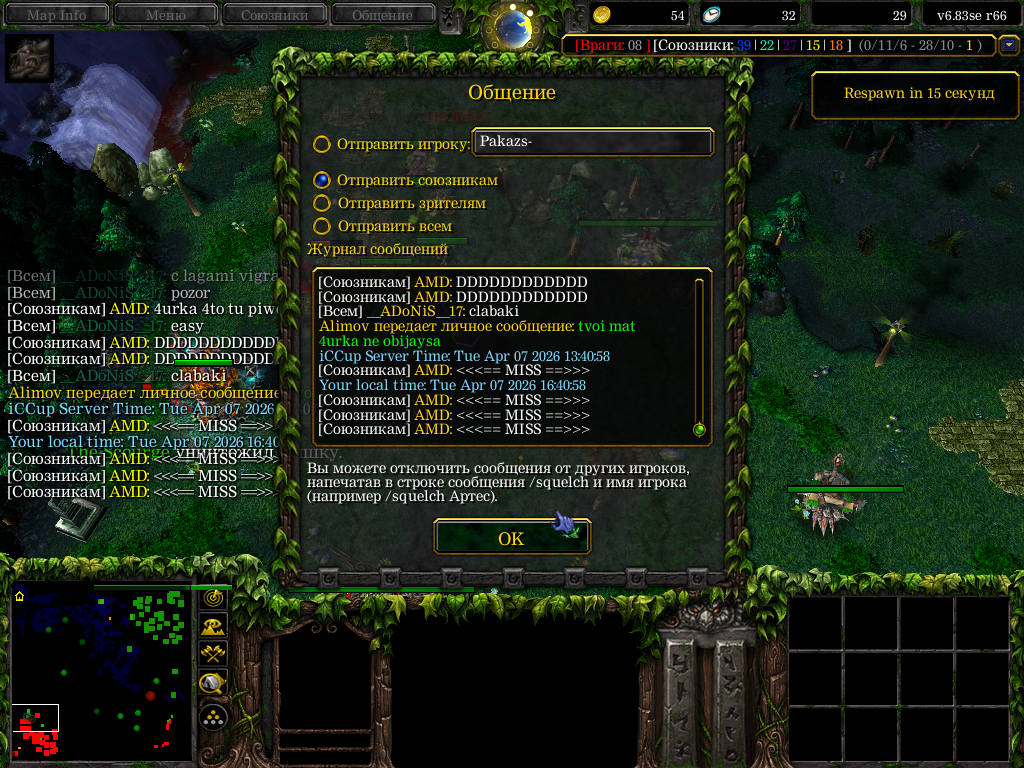The height and width of the screenshot is (768, 1024).
Task: Open the Союзники allies menu
Action: (273, 14)
